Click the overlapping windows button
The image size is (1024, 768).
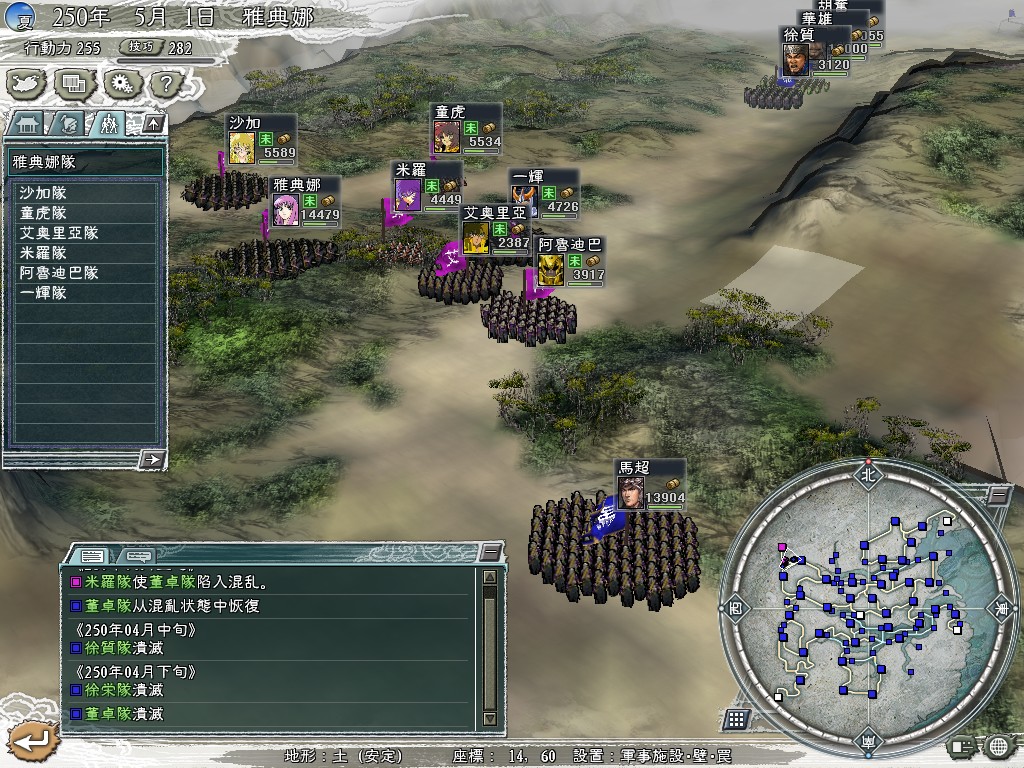point(74,84)
